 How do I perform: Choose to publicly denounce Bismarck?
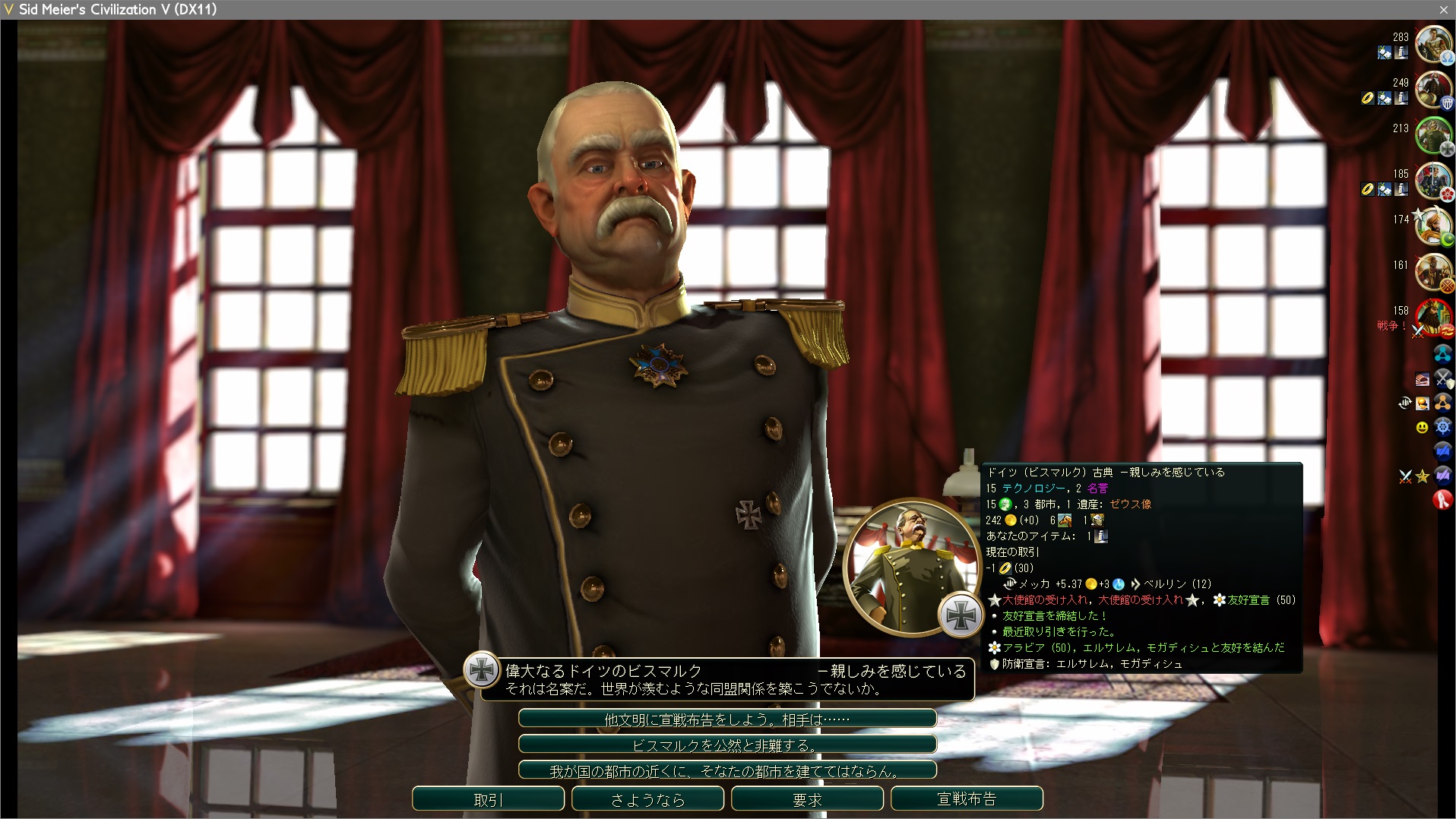click(727, 745)
